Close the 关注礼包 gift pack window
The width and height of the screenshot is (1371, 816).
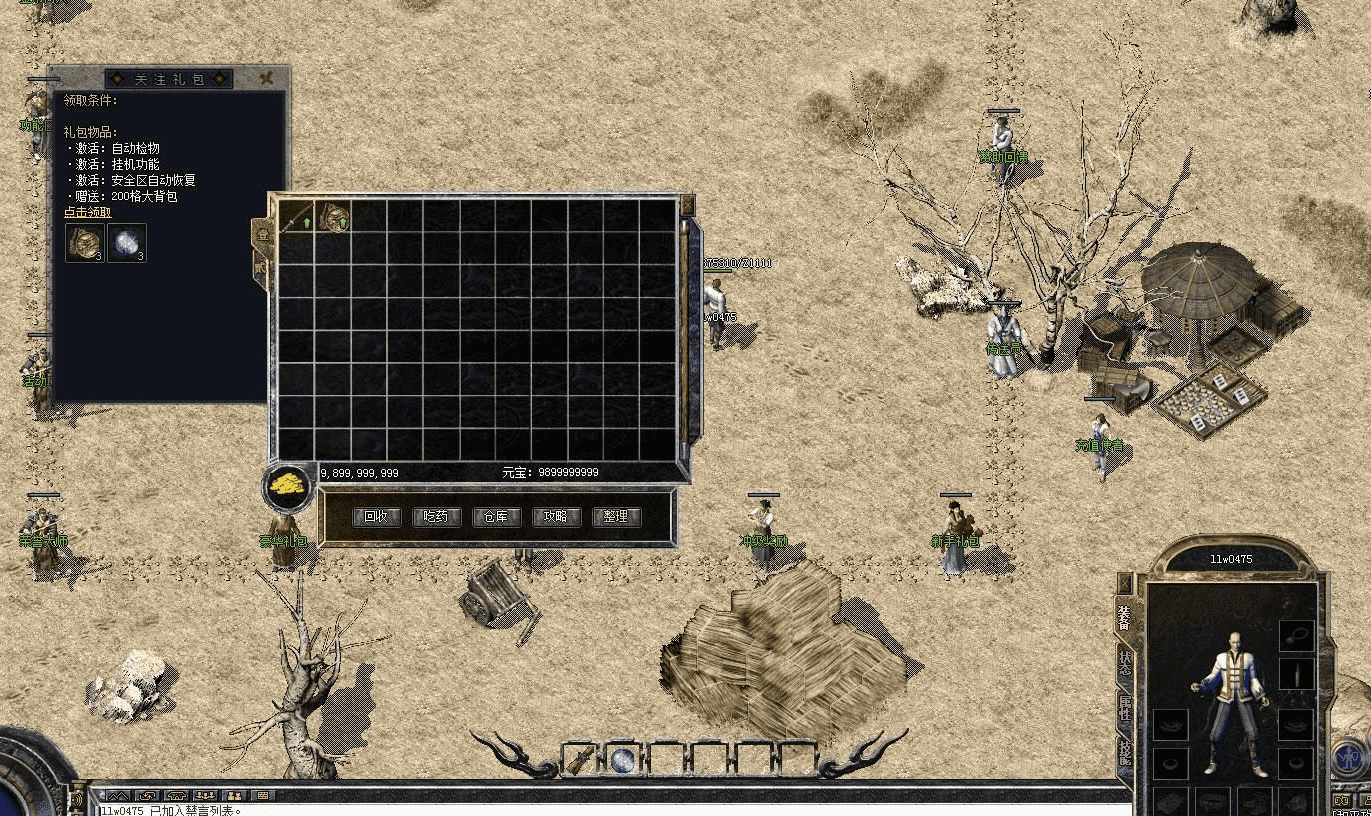click(266, 78)
